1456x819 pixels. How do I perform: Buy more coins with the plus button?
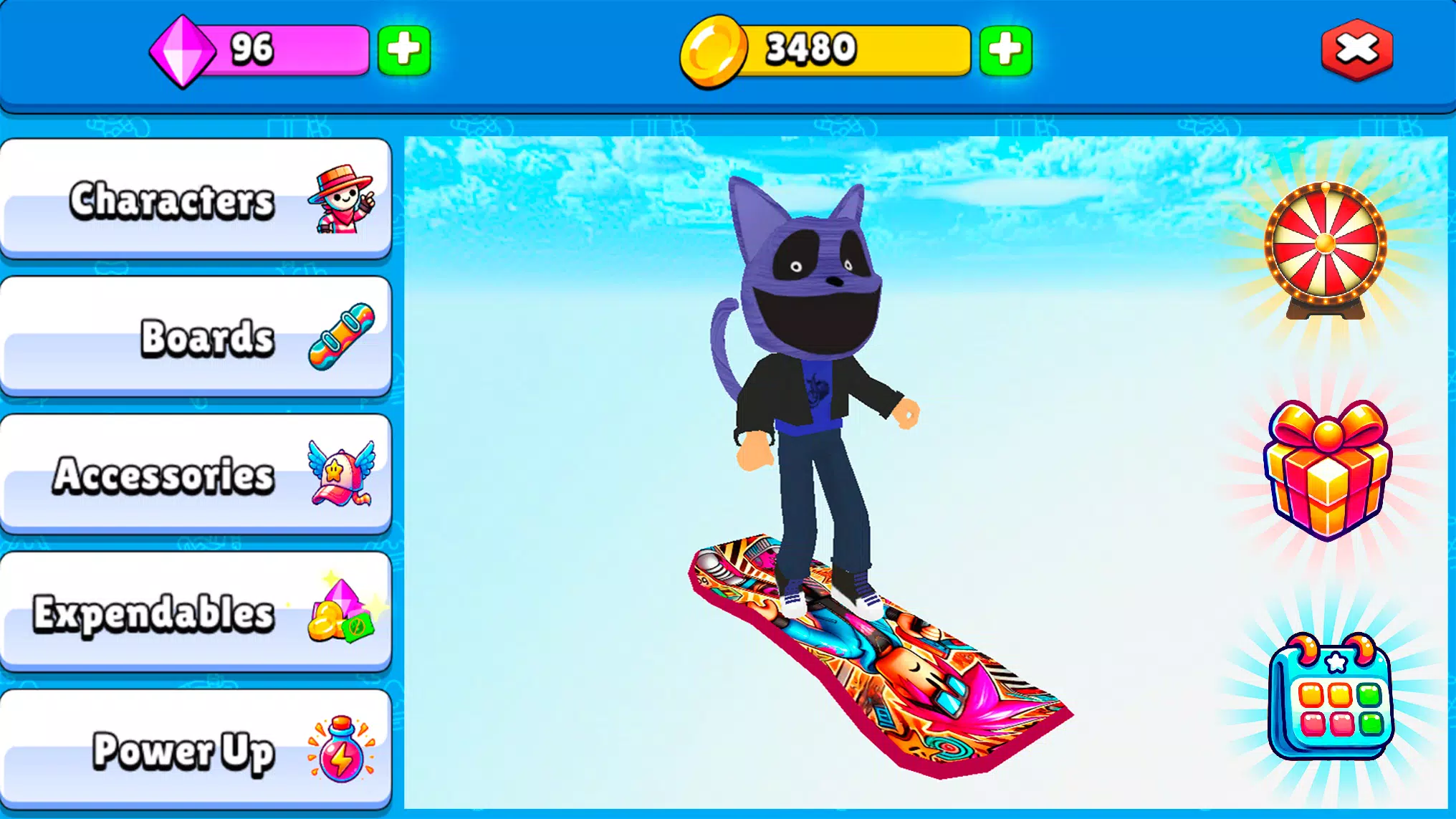pyautogui.click(x=1006, y=50)
